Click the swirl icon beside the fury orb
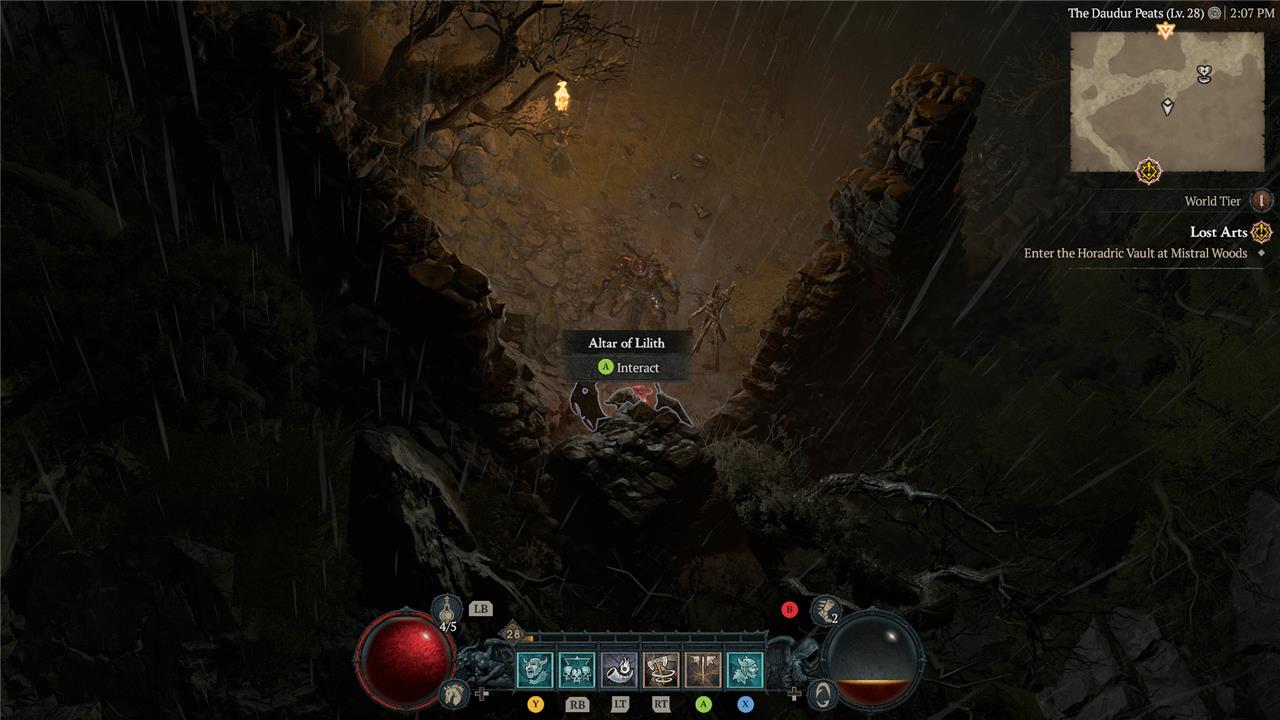This screenshot has width=1280, height=720. [x=821, y=692]
